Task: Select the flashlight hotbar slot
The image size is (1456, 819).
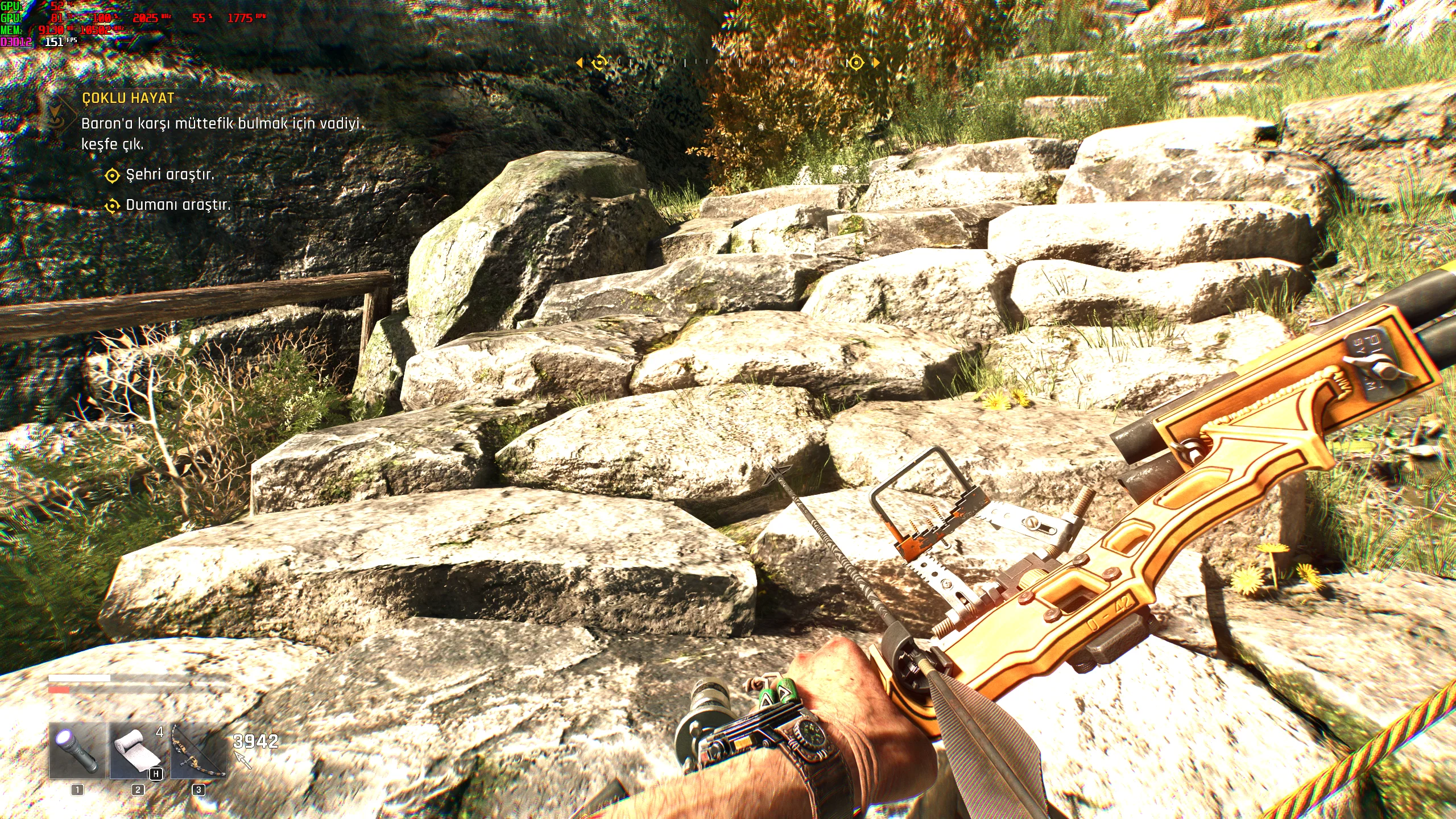Action: click(77, 750)
